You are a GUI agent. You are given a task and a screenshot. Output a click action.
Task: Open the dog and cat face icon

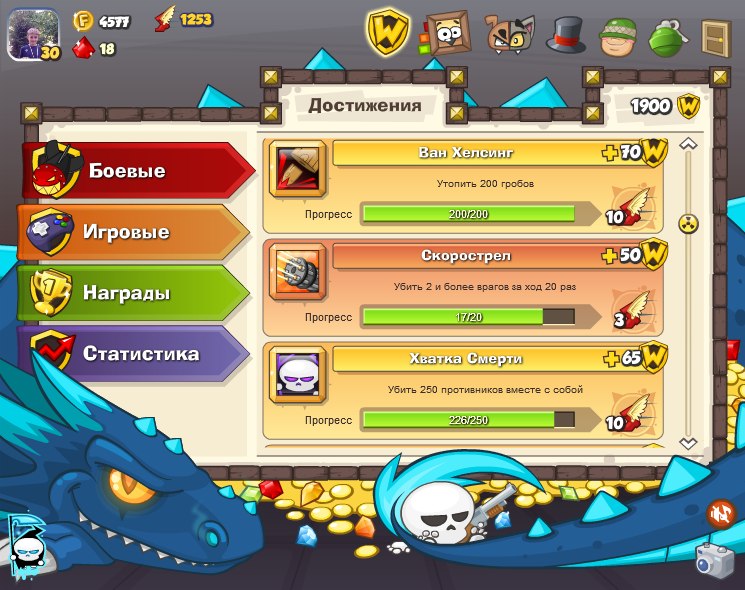509,35
